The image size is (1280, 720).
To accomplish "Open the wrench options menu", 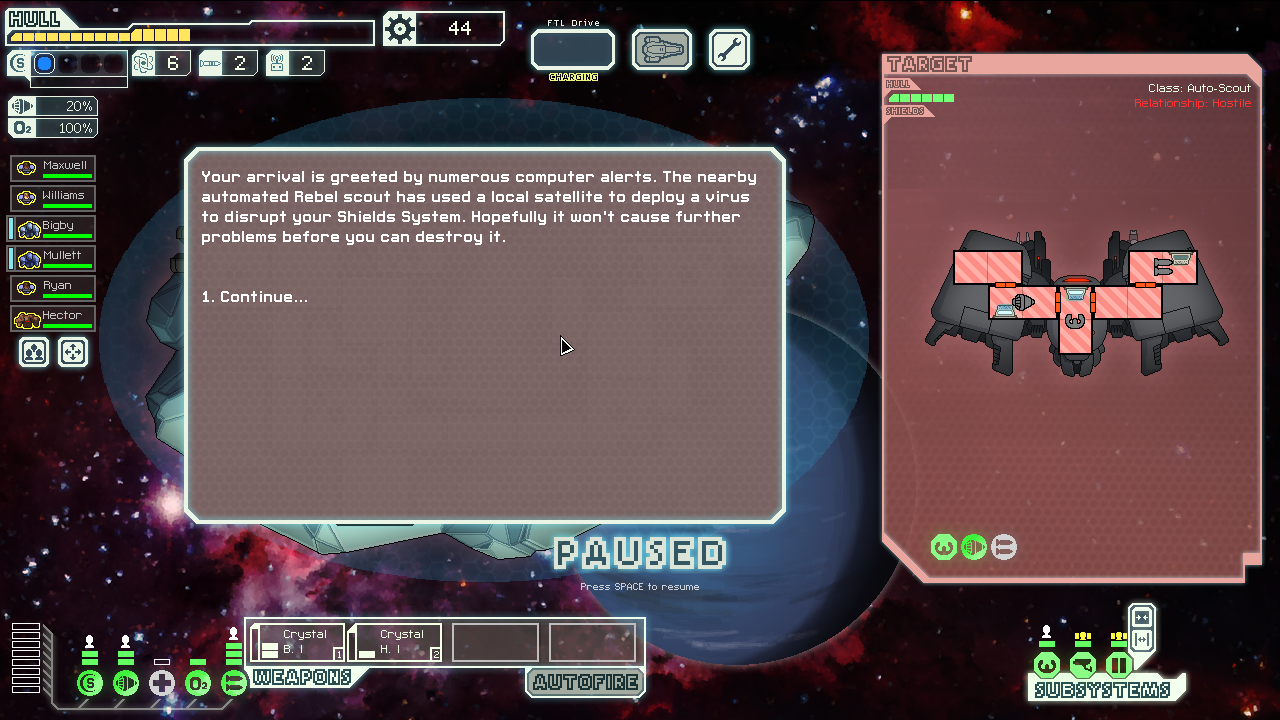I will coord(729,50).
